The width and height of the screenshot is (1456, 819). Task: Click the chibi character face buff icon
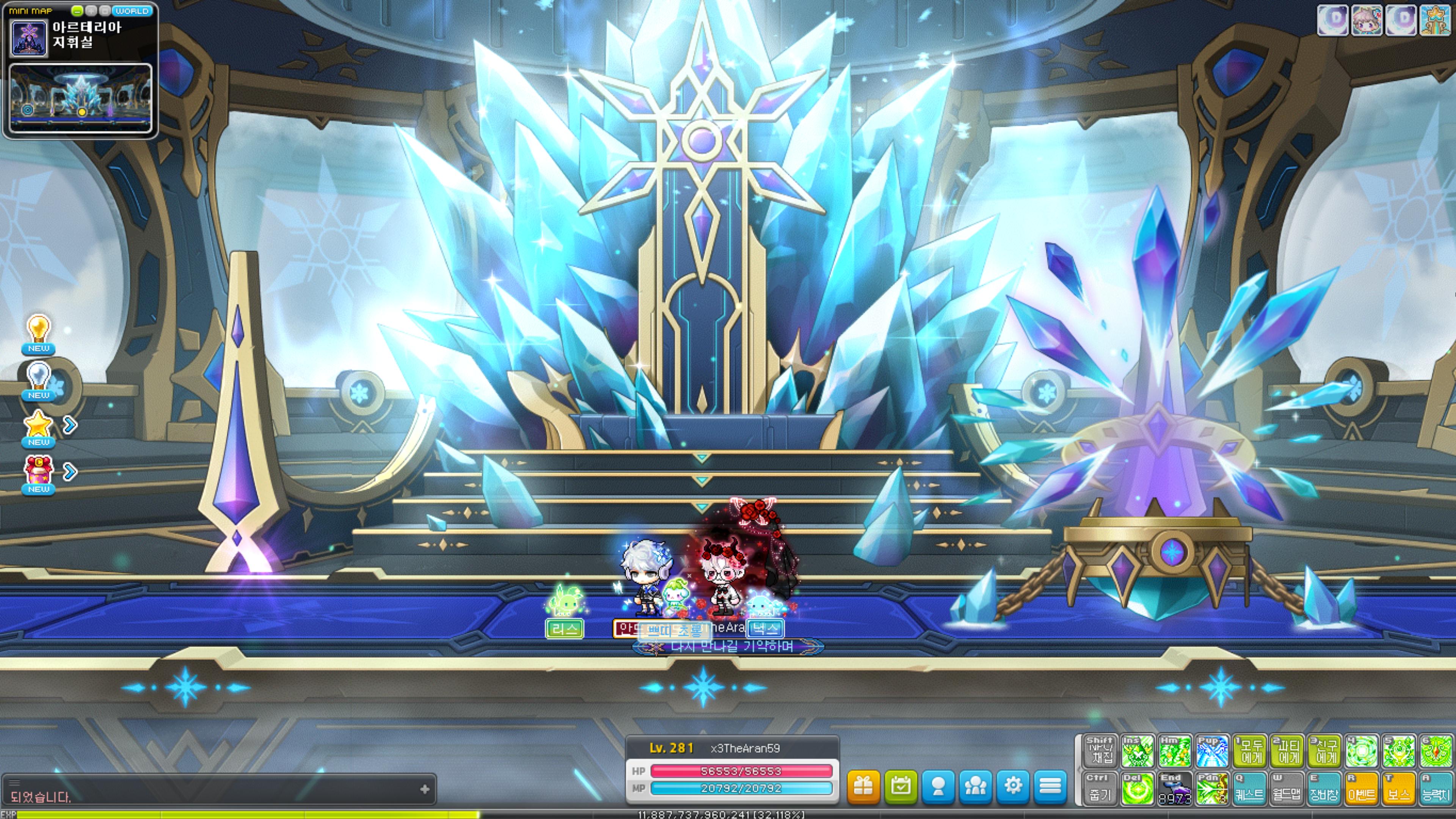1367,20
